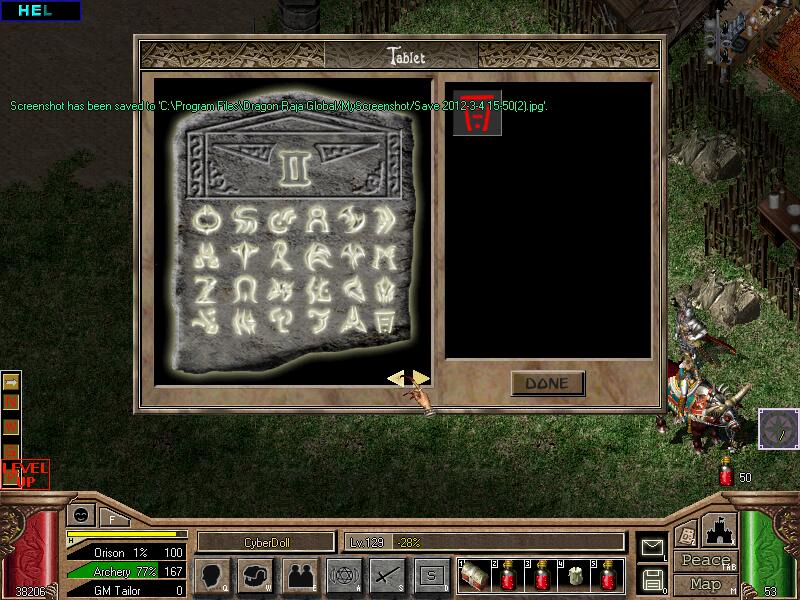Go to the next tablet page arrow
This screenshot has height=600, width=800.
[x=421, y=378]
